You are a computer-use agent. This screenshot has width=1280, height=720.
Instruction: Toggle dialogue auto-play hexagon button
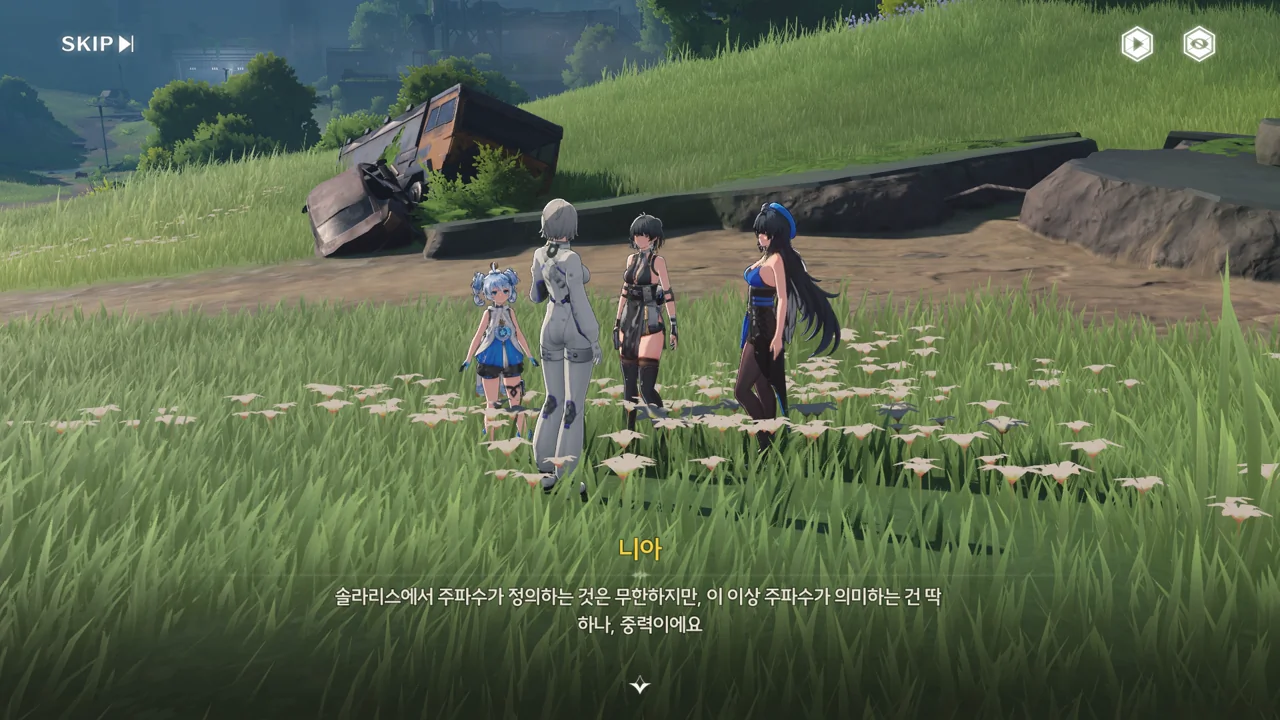tap(1136, 44)
